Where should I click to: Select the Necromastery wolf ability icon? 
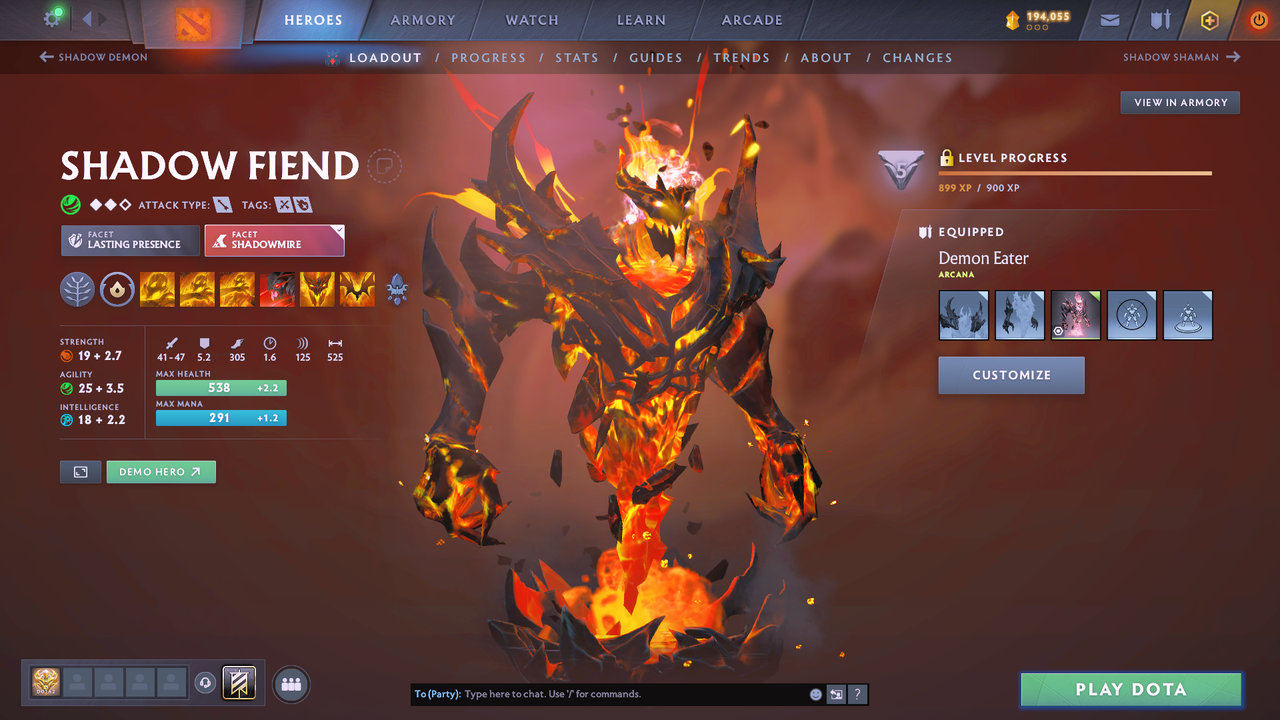[x=277, y=290]
